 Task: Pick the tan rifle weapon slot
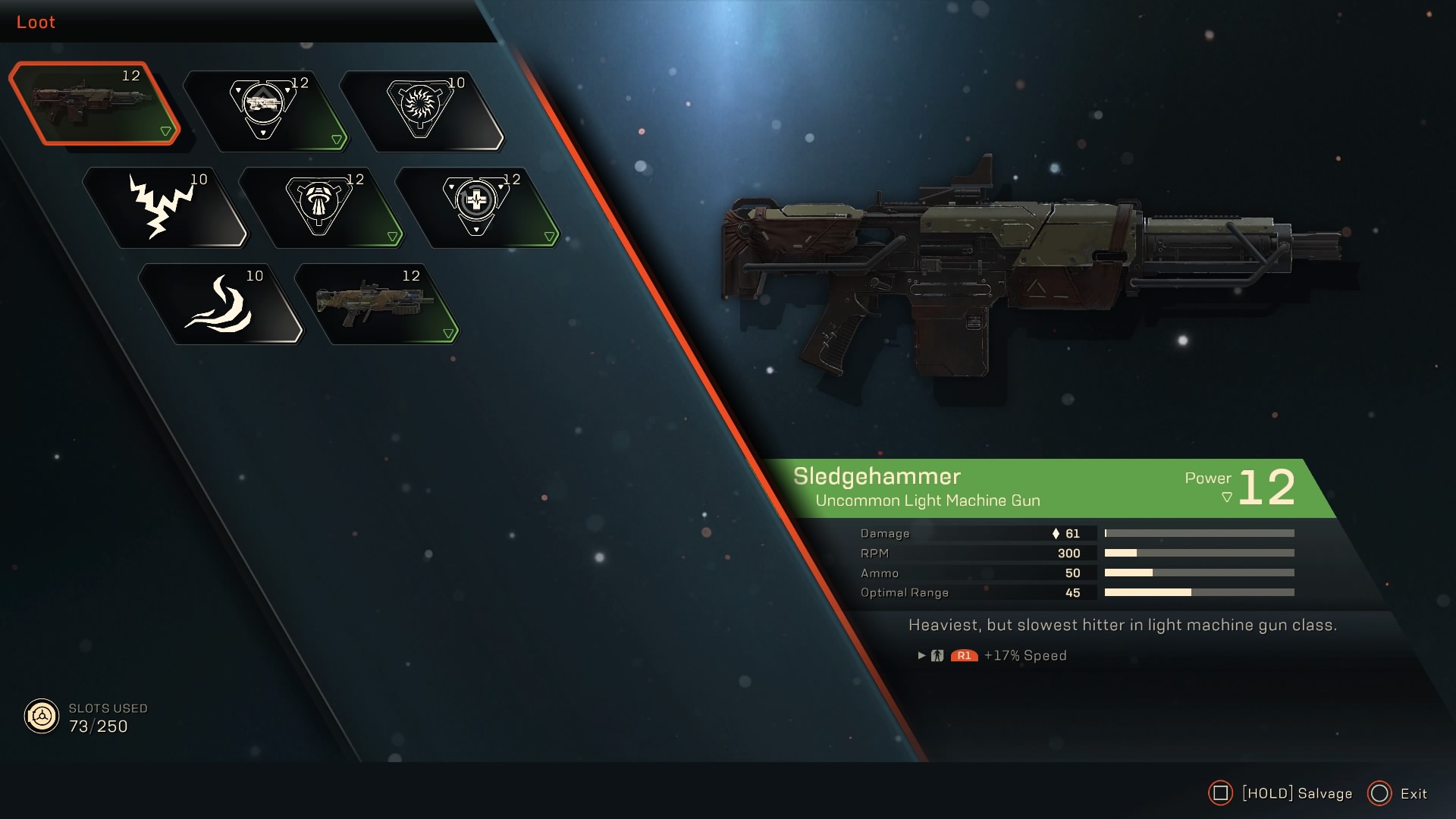click(x=376, y=303)
